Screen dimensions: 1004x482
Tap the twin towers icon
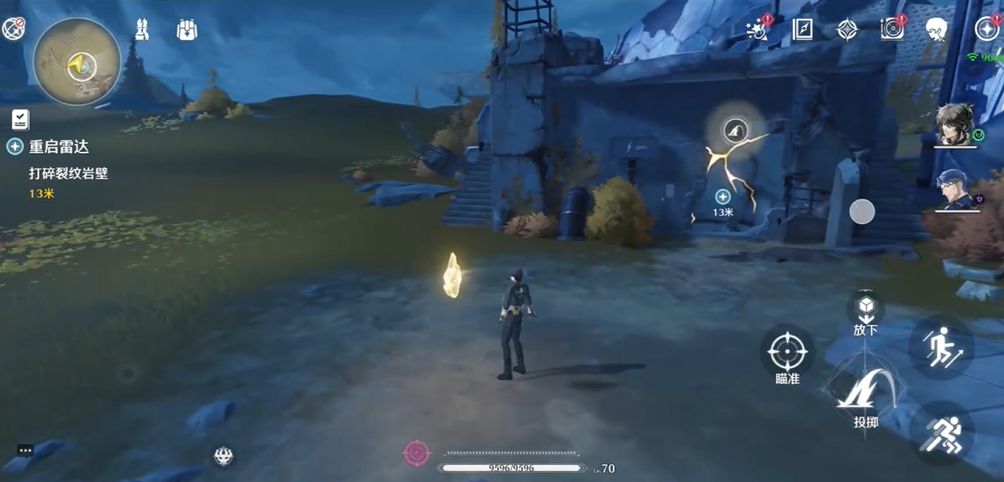coord(141,30)
